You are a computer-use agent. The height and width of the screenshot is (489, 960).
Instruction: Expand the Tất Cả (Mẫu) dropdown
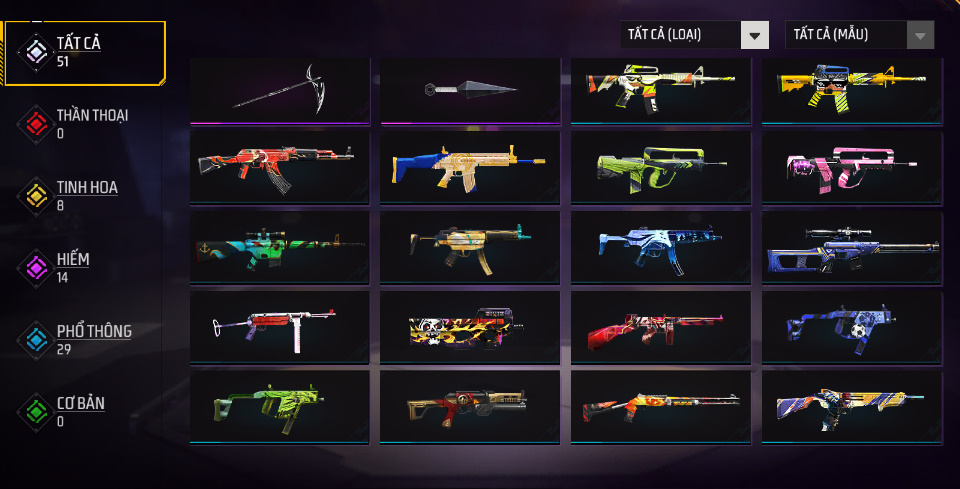(860, 35)
